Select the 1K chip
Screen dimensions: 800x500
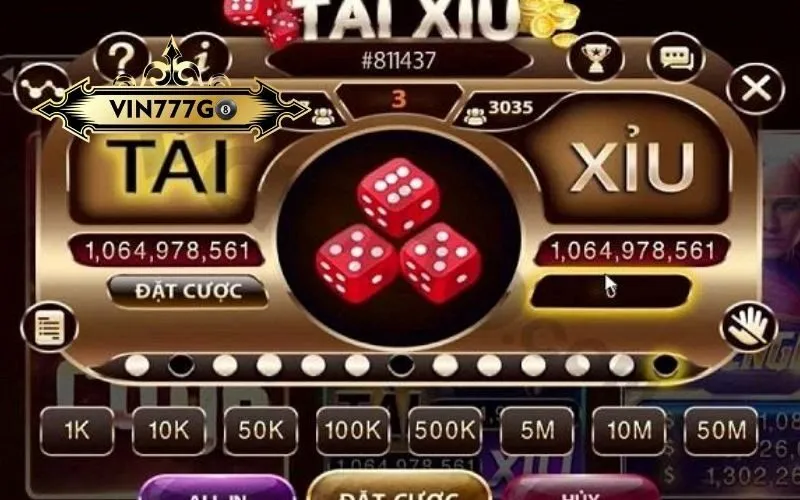(77, 431)
